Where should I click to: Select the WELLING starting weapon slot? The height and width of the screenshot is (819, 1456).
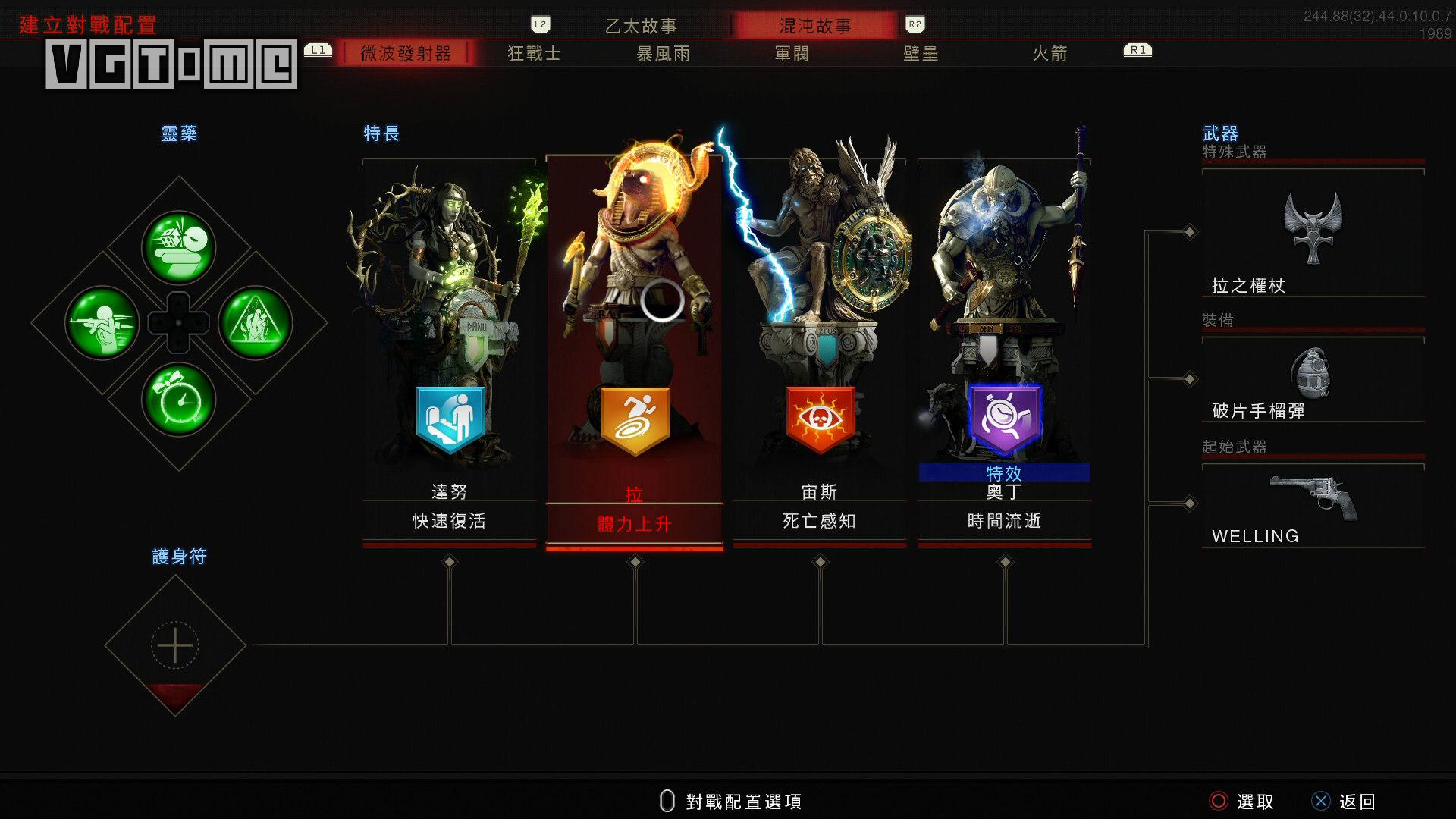[1313, 504]
